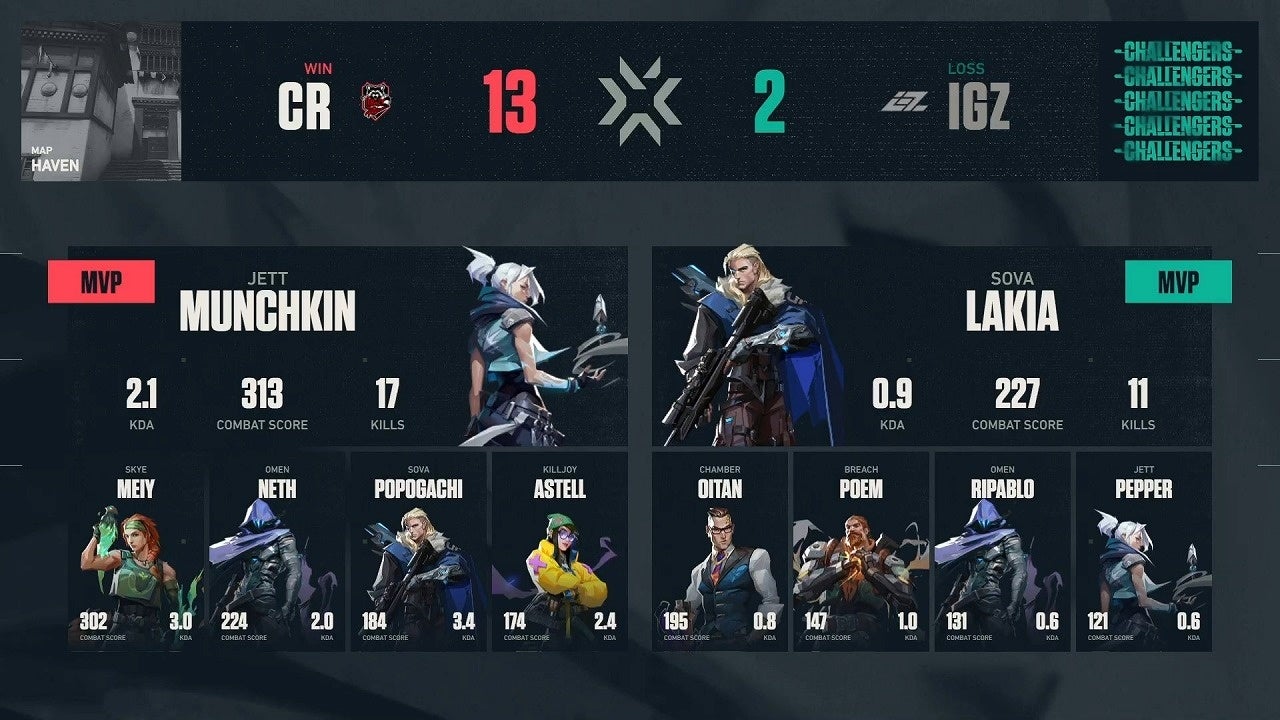1280x720 pixels.
Task: Select PEPPER's Jett player card
Action: click(x=1144, y=552)
